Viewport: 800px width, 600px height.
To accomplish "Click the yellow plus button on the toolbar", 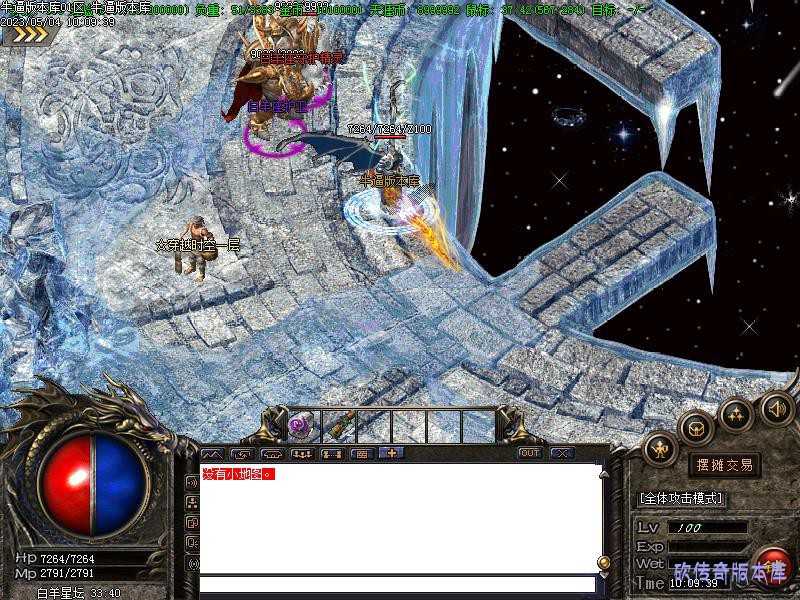I will point(390,453).
